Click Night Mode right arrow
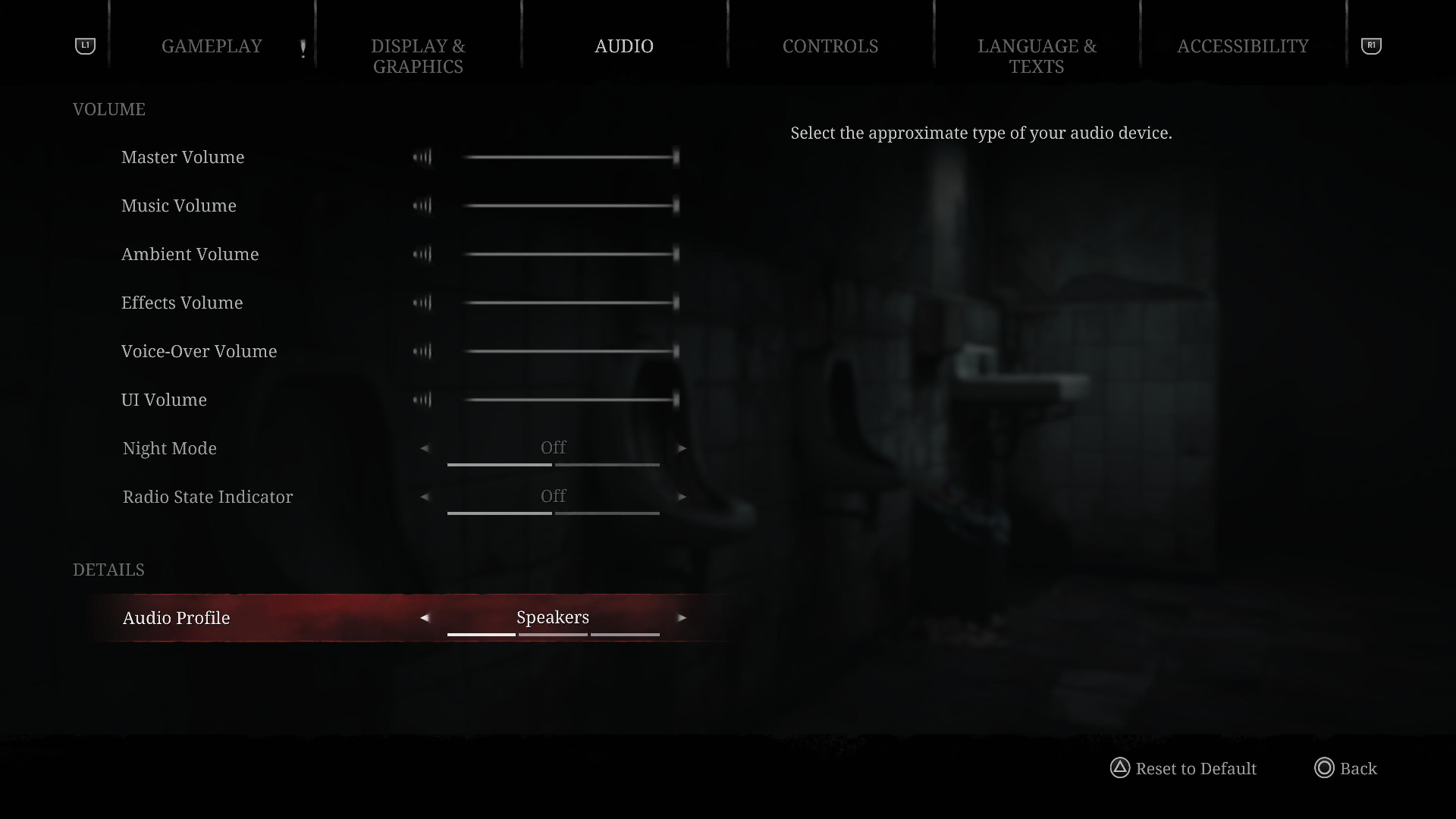The height and width of the screenshot is (819, 1456). click(x=682, y=448)
